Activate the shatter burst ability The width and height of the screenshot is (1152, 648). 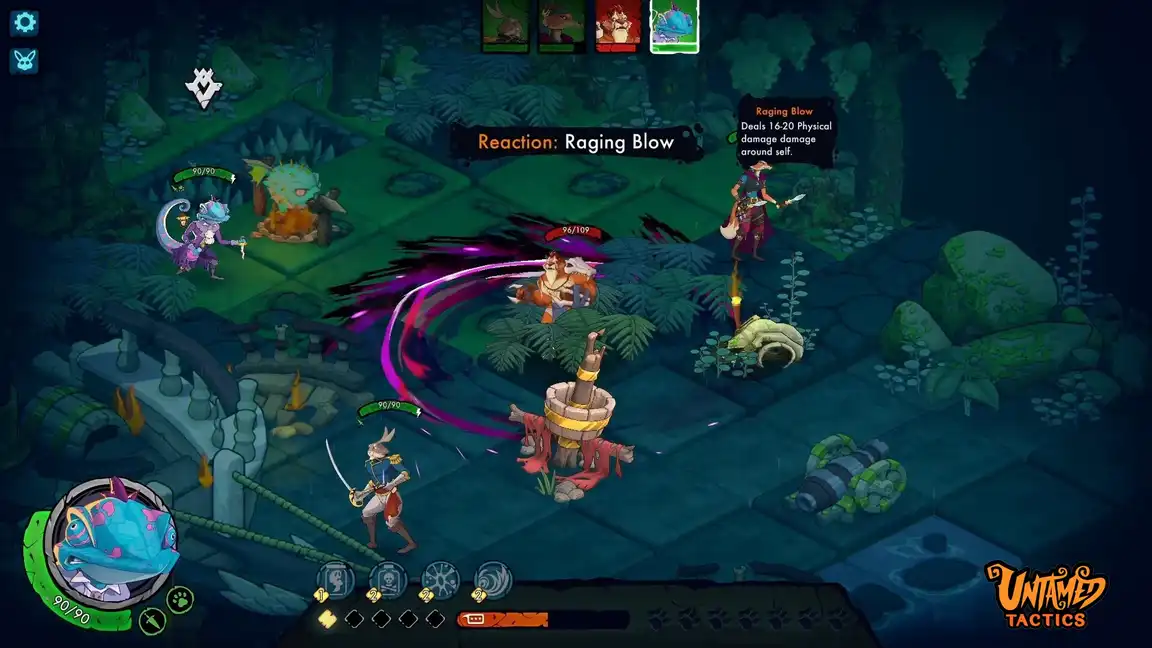point(440,578)
